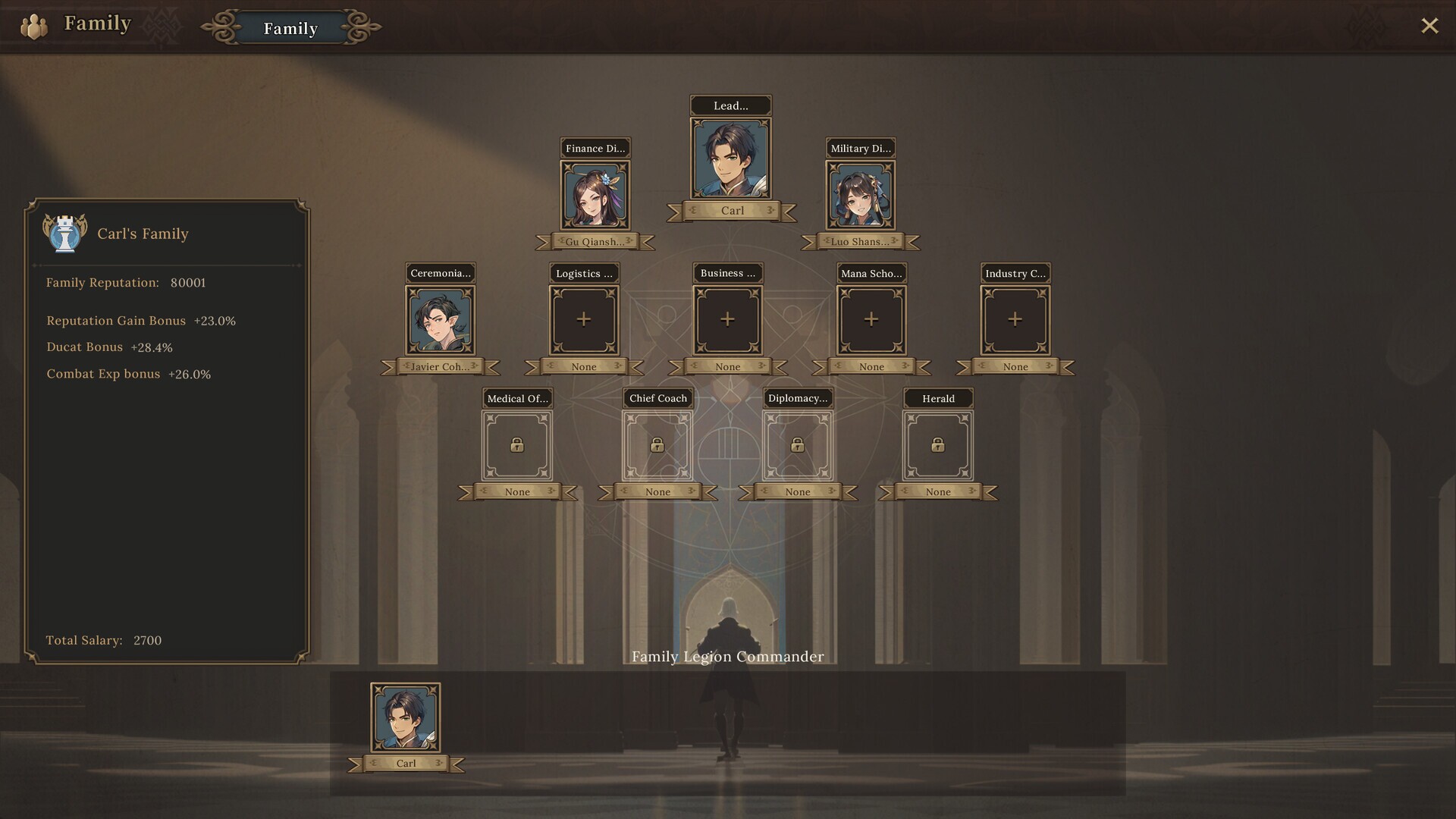Click the family trophy emblem icon

(65, 234)
